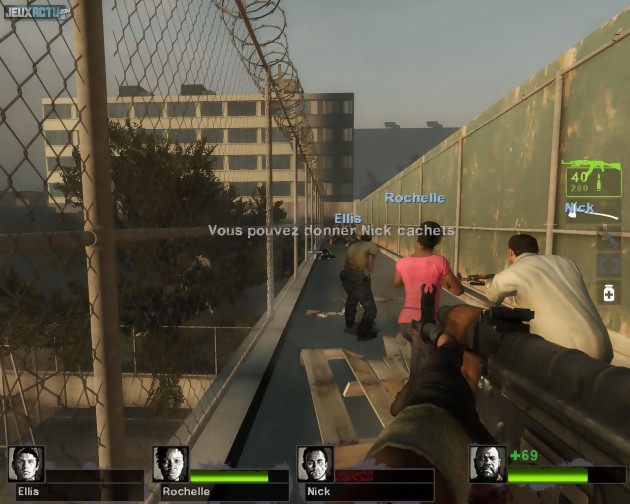
Task: Click Nick's teammate portrait
Action: coord(315,464)
